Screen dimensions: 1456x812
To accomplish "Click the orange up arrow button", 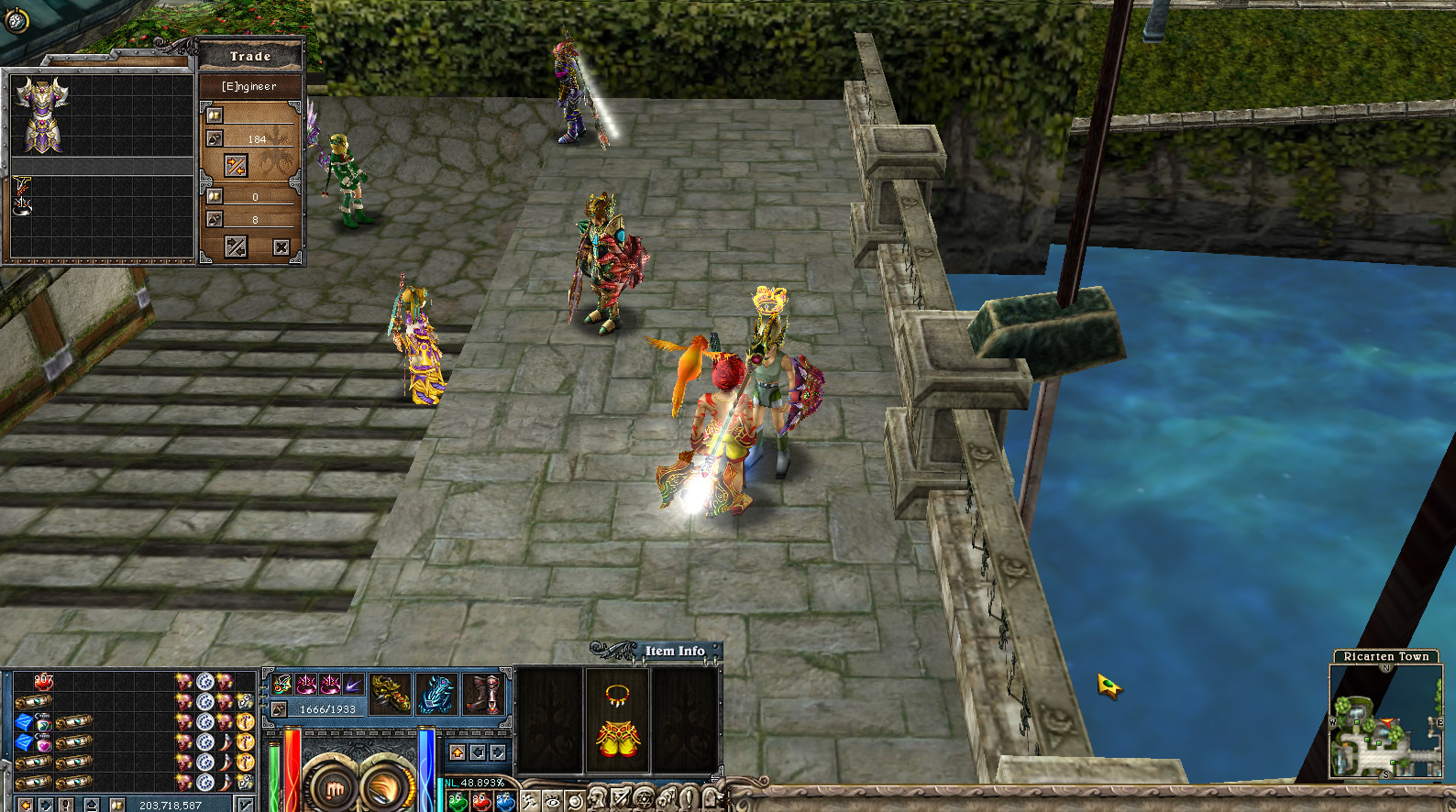I will [x=458, y=752].
